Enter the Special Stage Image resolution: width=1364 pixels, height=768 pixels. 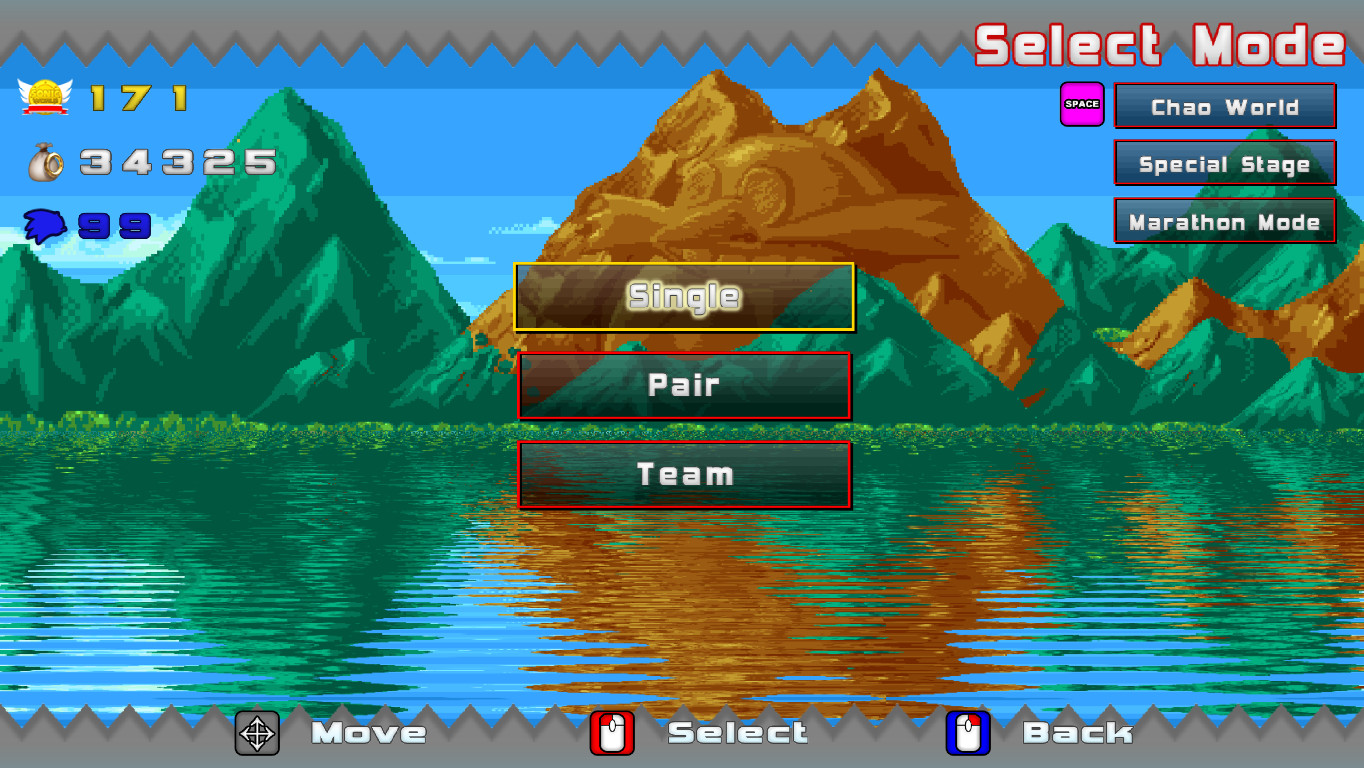pyautogui.click(x=1224, y=164)
